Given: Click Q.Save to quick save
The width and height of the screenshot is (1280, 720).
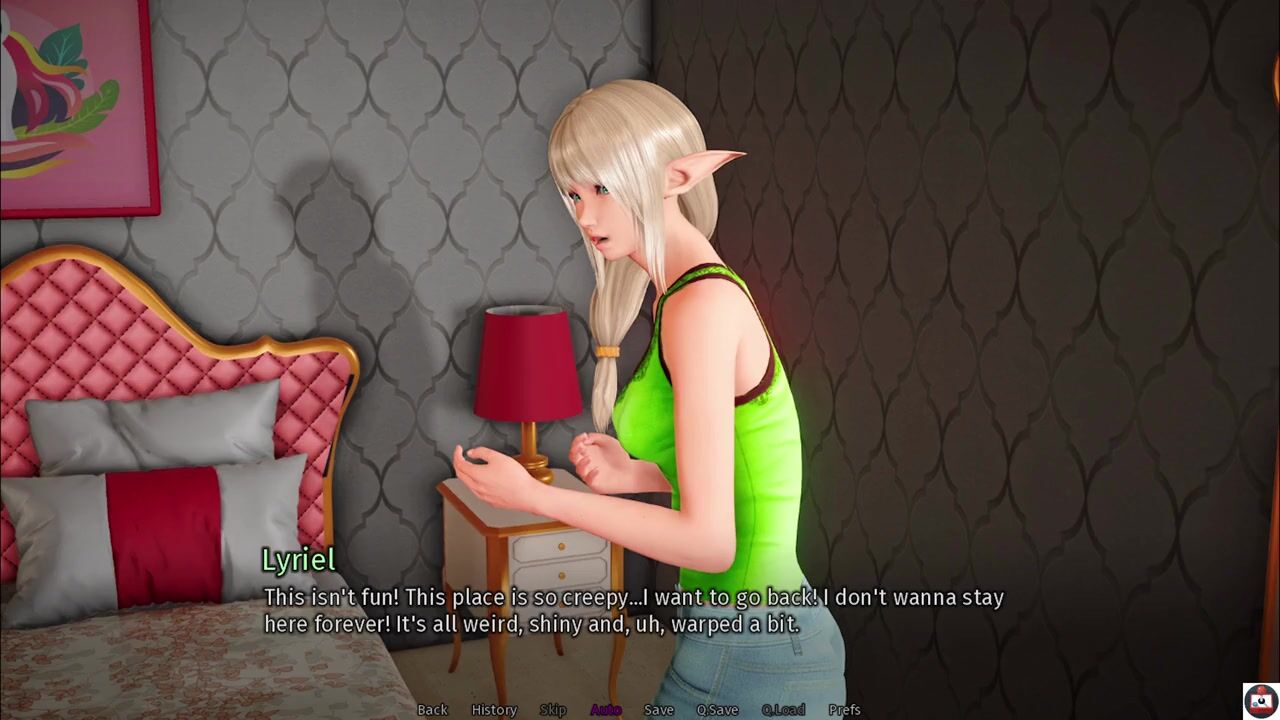Looking at the screenshot, I should (717, 710).
